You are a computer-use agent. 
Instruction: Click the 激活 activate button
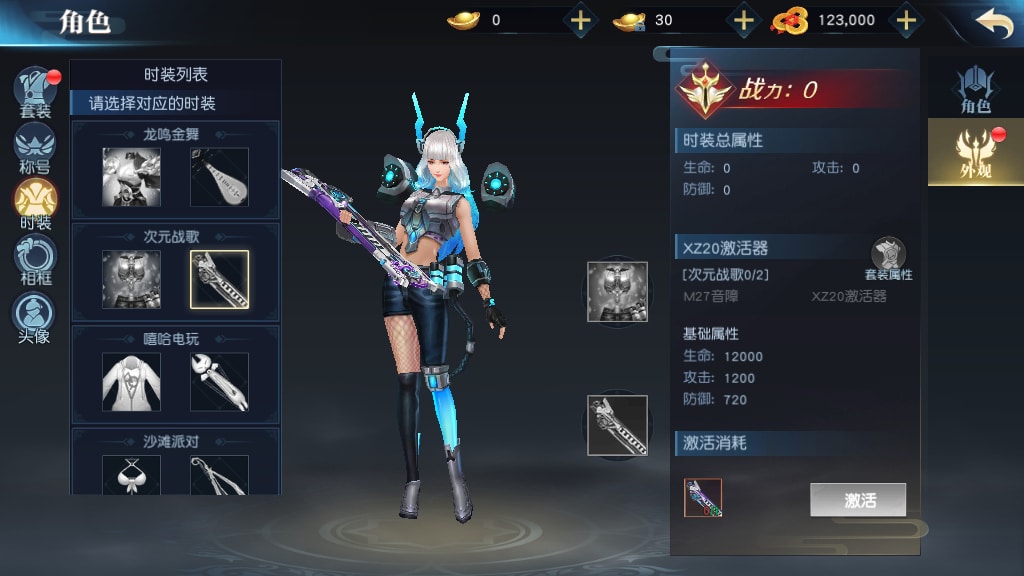pyautogui.click(x=858, y=500)
